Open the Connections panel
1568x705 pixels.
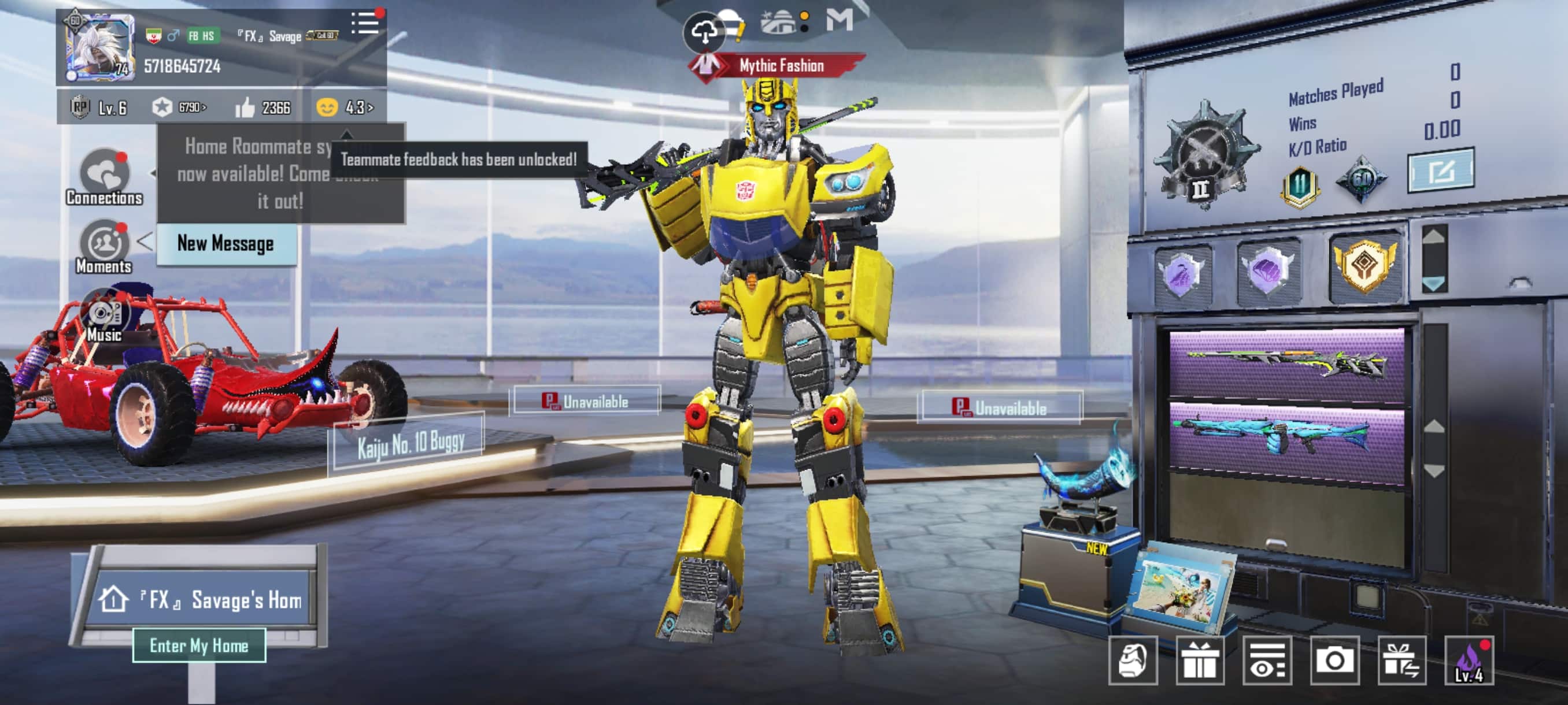coord(105,176)
